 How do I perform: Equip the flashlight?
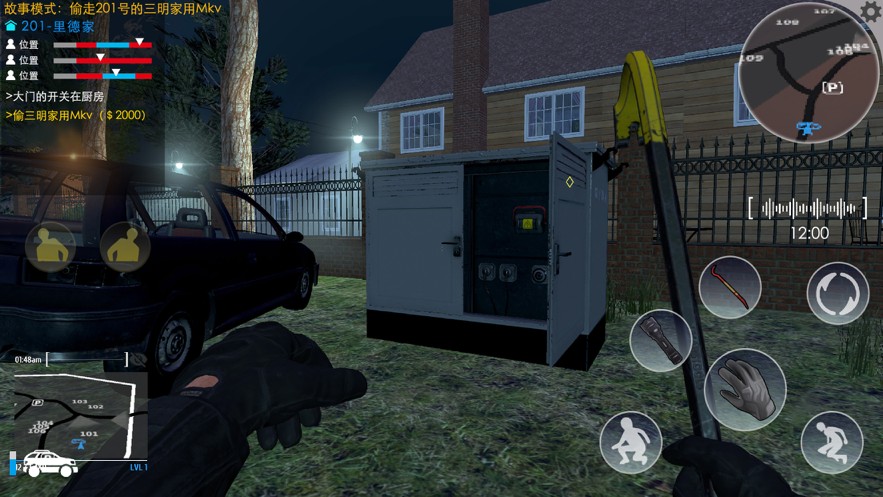[x=661, y=340]
